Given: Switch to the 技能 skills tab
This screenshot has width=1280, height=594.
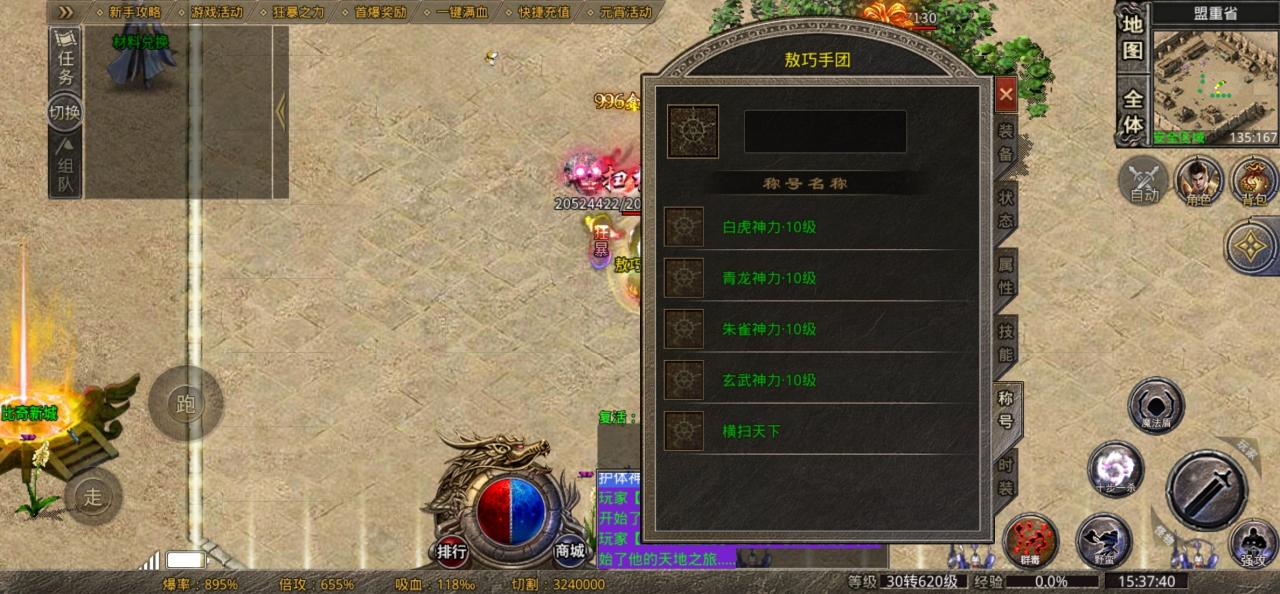Looking at the screenshot, I should tap(1006, 343).
